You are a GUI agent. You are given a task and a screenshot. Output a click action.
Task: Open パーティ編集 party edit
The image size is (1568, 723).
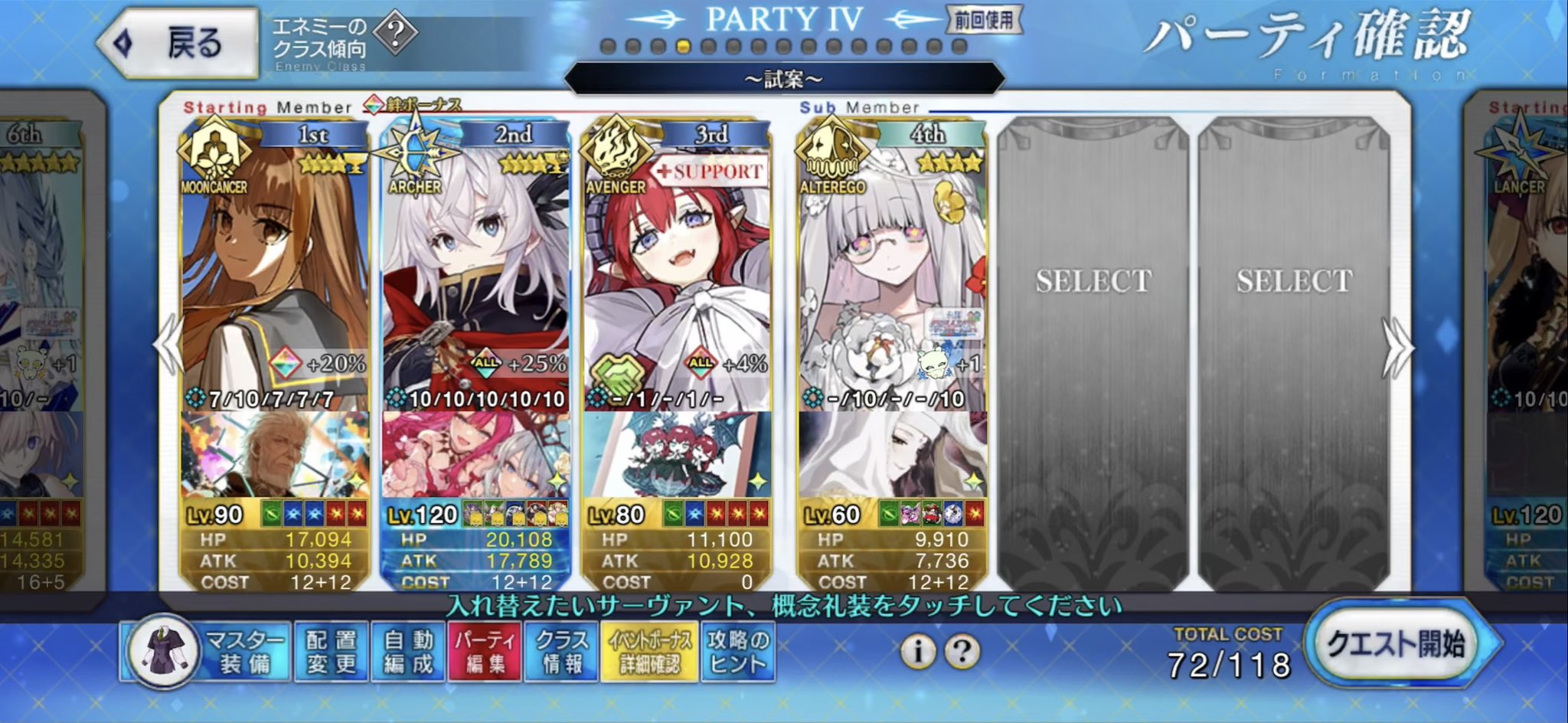coord(485,652)
